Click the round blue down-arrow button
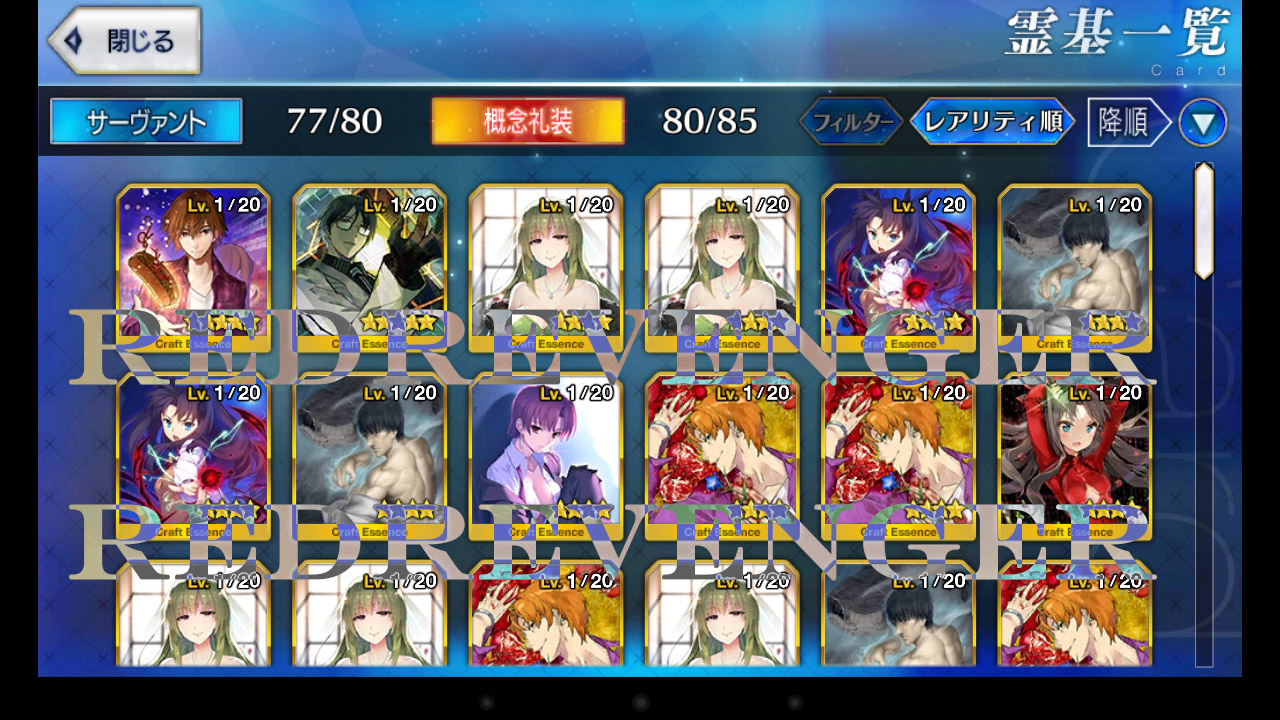This screenshot has width=1280, height=720. [x=1202, y=123]
